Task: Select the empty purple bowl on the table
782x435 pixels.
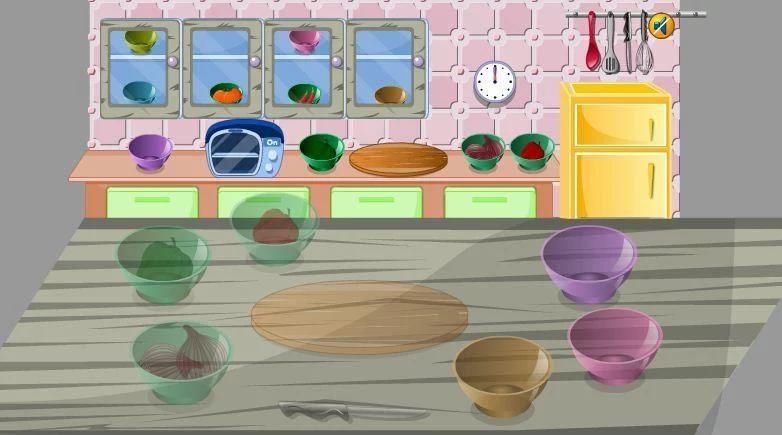Action: click(589, 261)
